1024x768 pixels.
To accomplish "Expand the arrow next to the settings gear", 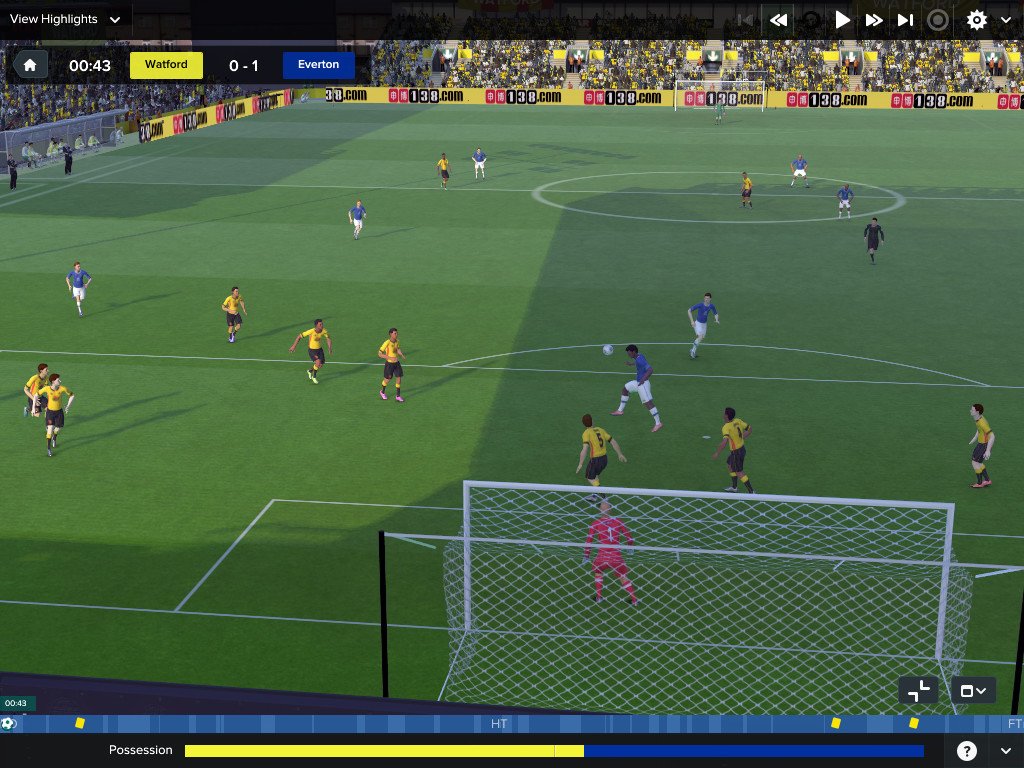I will click(x=1005, y=20).
